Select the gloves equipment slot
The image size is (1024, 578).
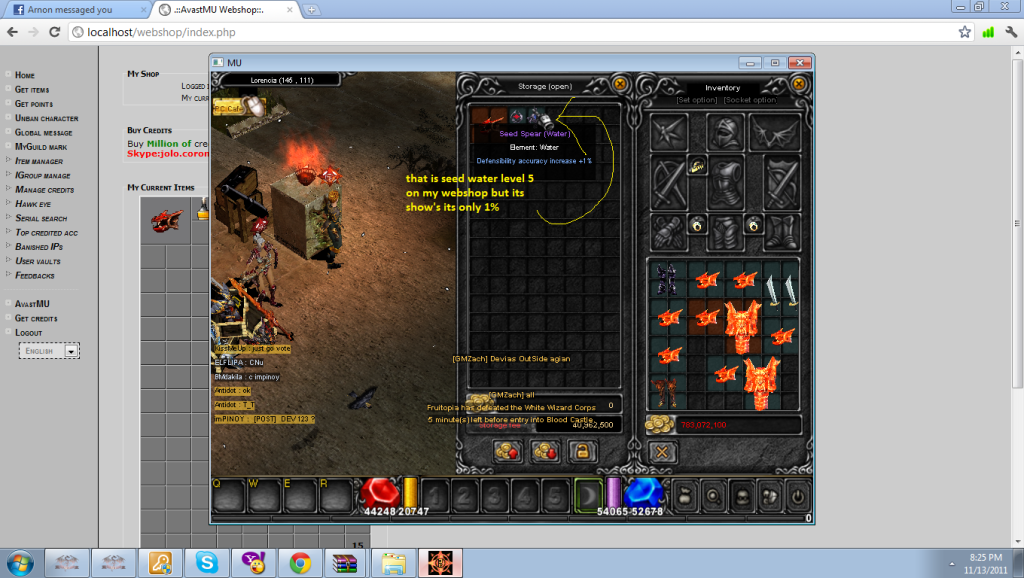666,234
